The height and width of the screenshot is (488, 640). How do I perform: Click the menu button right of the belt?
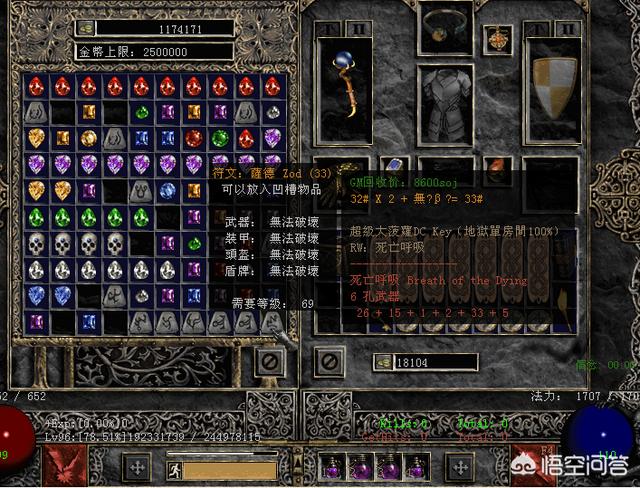click(459, 467)
